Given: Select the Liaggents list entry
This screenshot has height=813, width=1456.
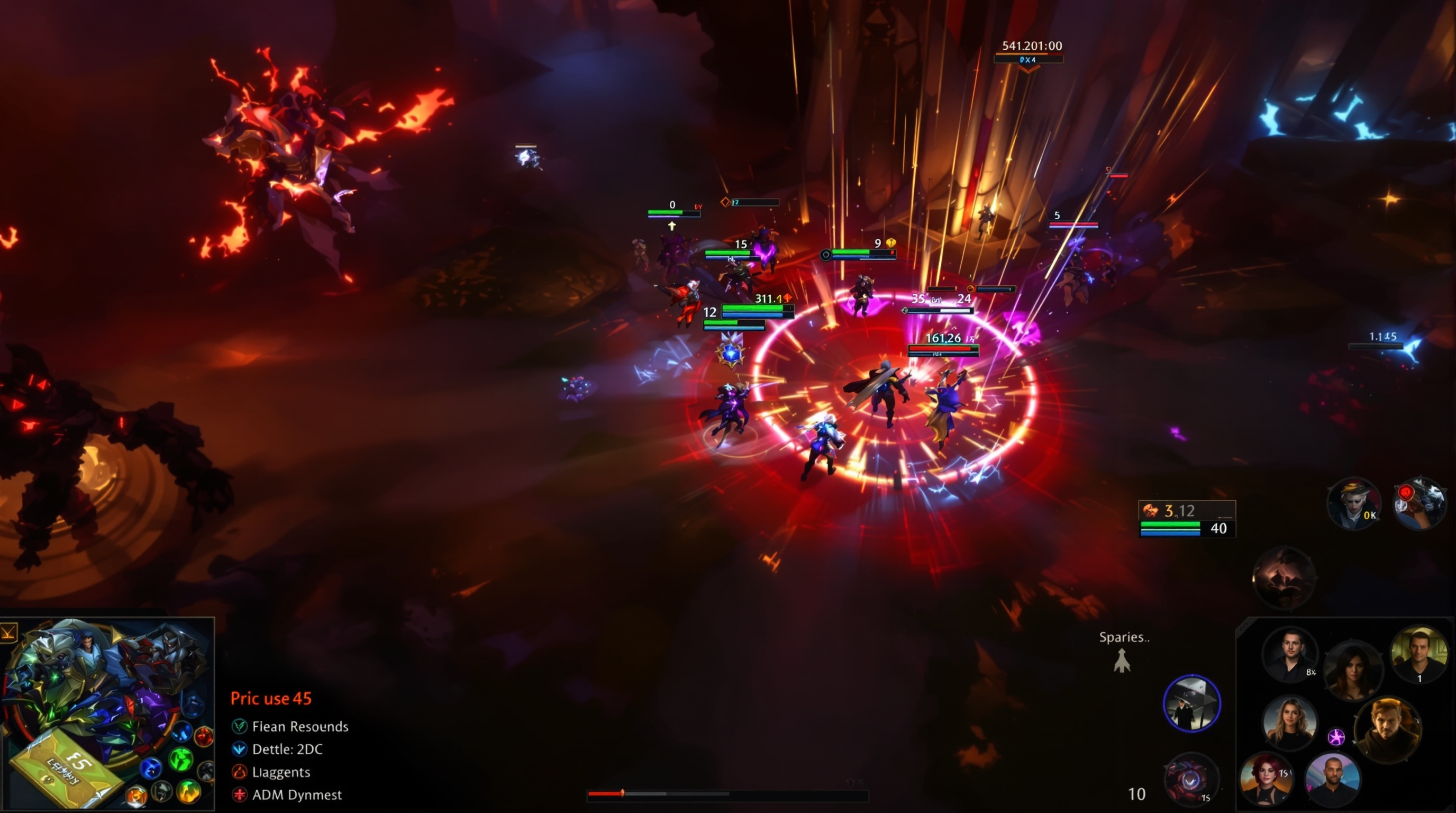Looking at the screenshot, I should (x=280, y=772).
